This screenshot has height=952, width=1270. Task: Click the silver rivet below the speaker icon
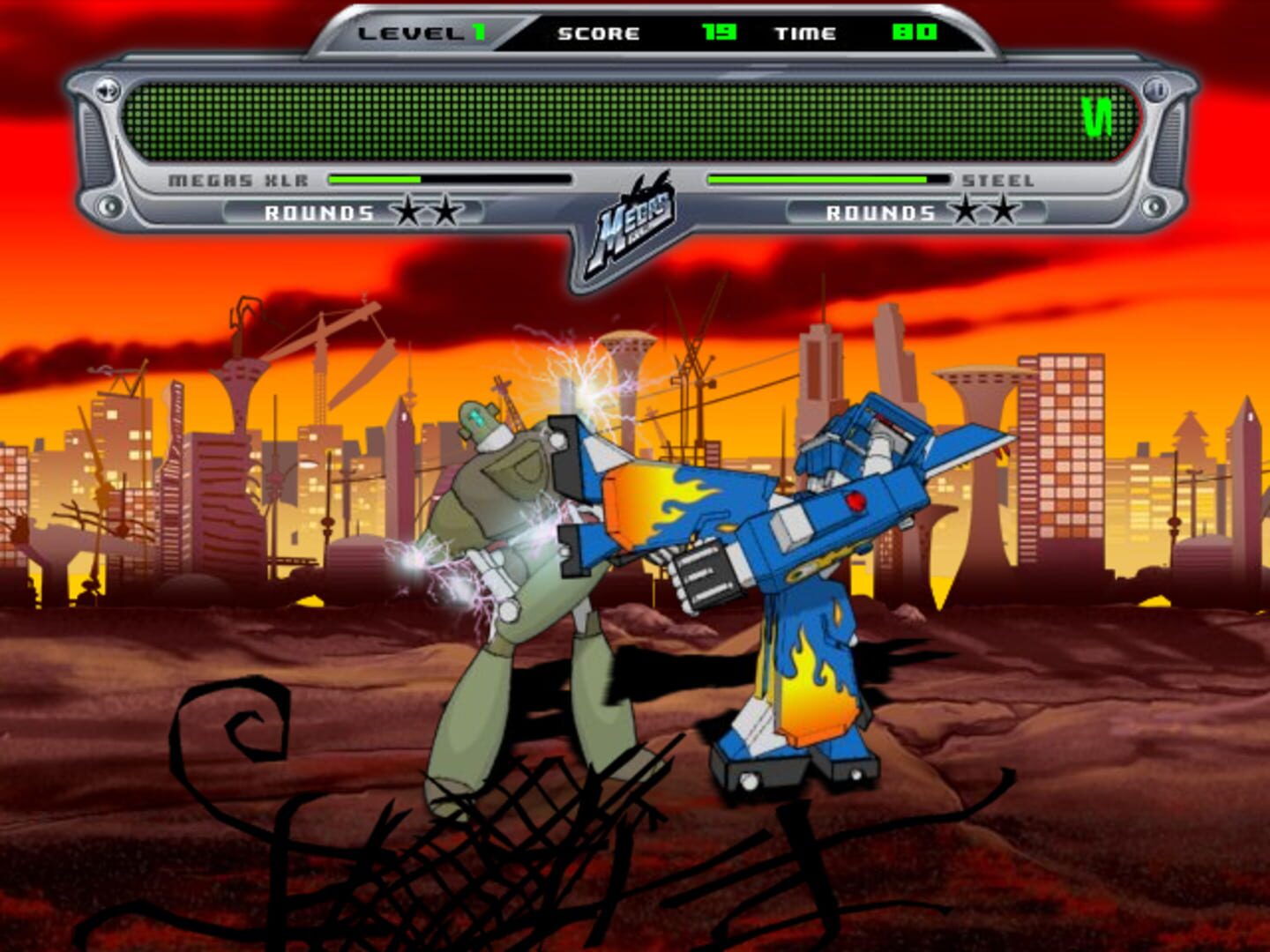[x=109, y=205]
